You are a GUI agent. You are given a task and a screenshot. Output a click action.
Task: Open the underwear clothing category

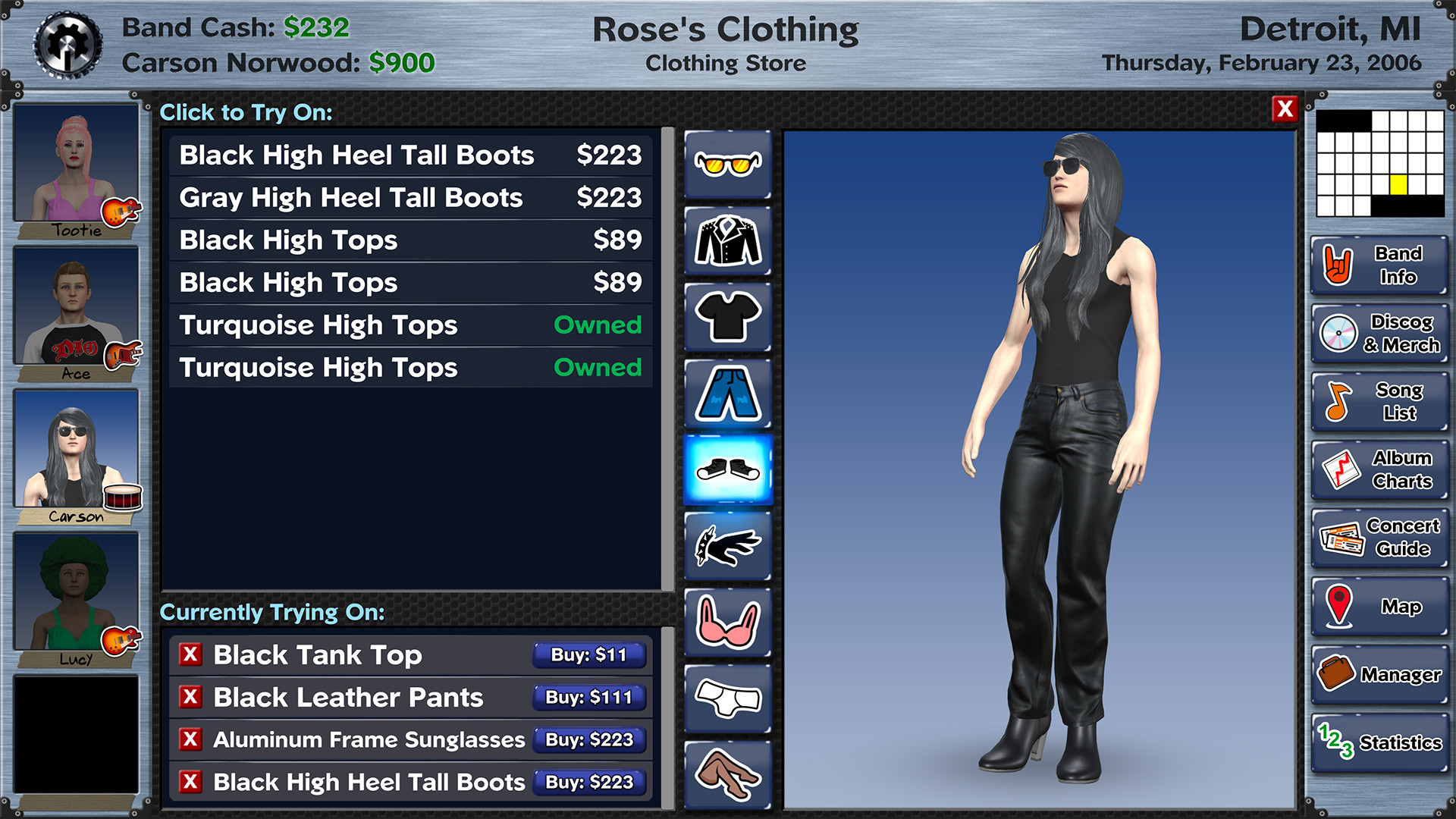(726, 696)
